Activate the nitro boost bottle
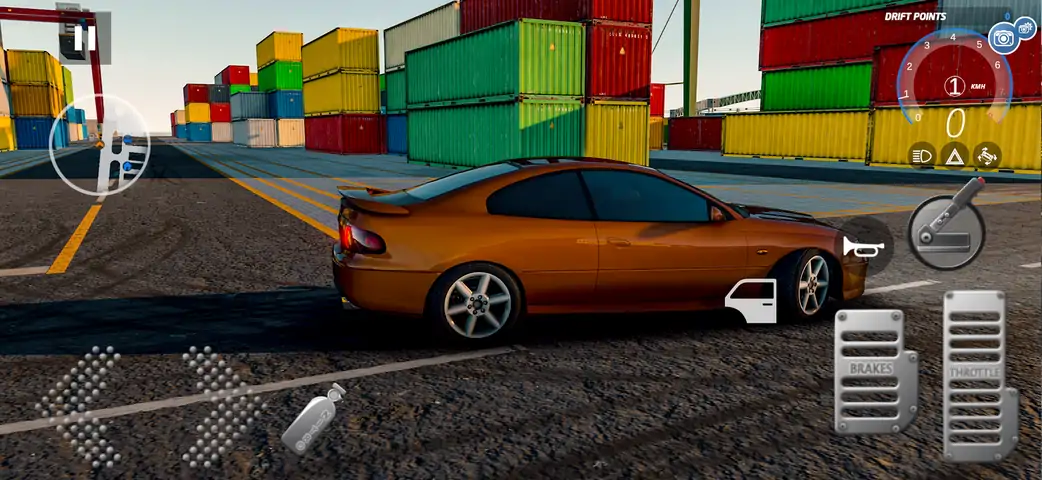Screen dimensions: 1042x480 pos(313,418)
